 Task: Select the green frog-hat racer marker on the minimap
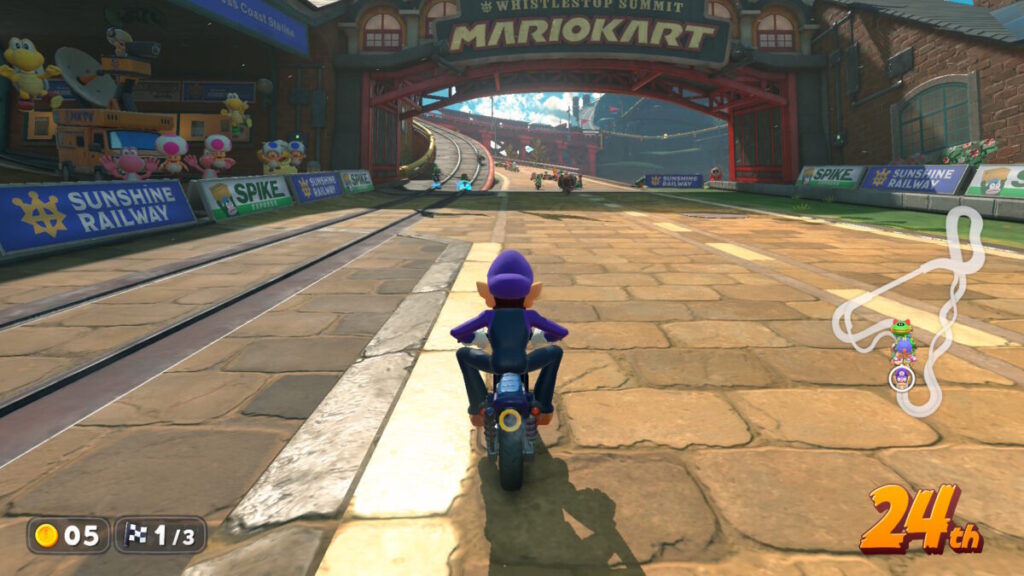click(901, 330)
